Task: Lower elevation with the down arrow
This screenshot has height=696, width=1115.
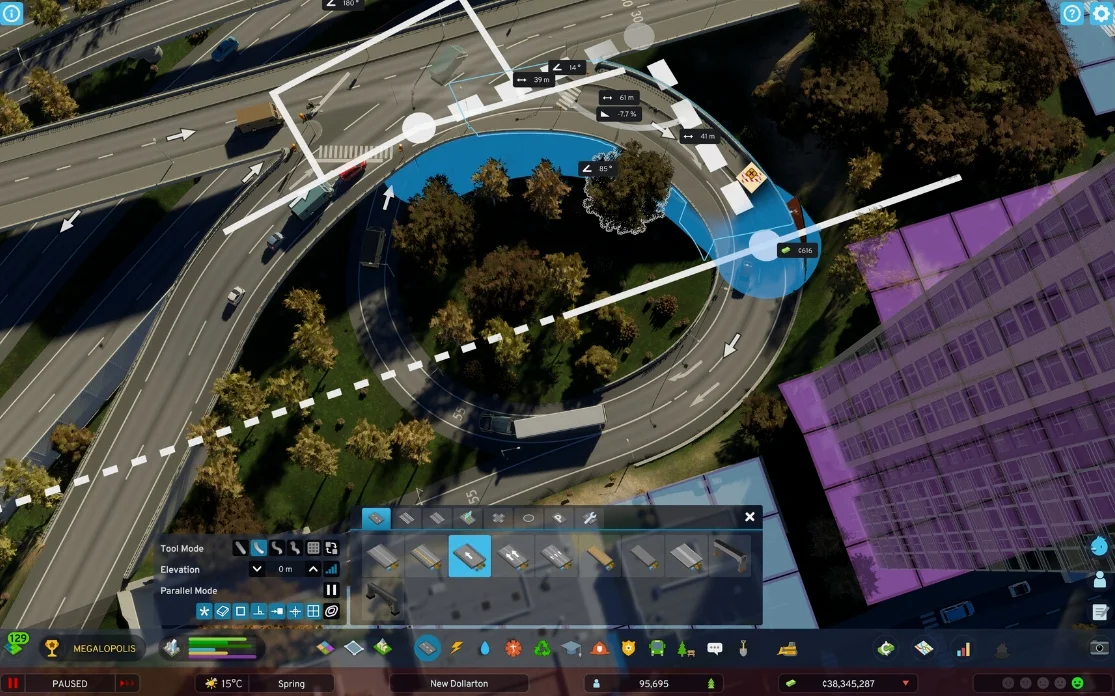Action: tap(257, 569)
